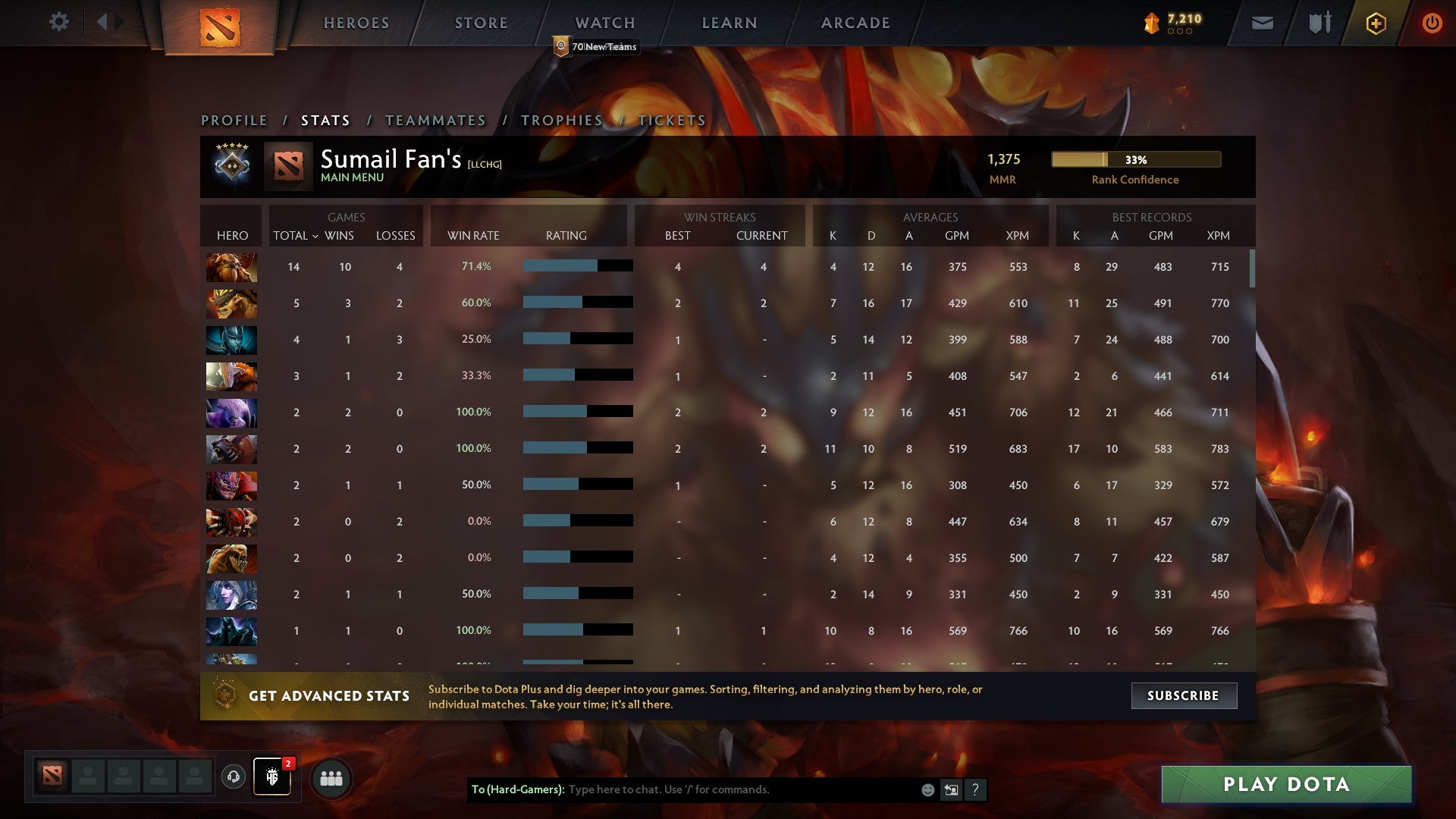Open the mail messages icon
This screenshot has height=819, width=1456.
1263,23
